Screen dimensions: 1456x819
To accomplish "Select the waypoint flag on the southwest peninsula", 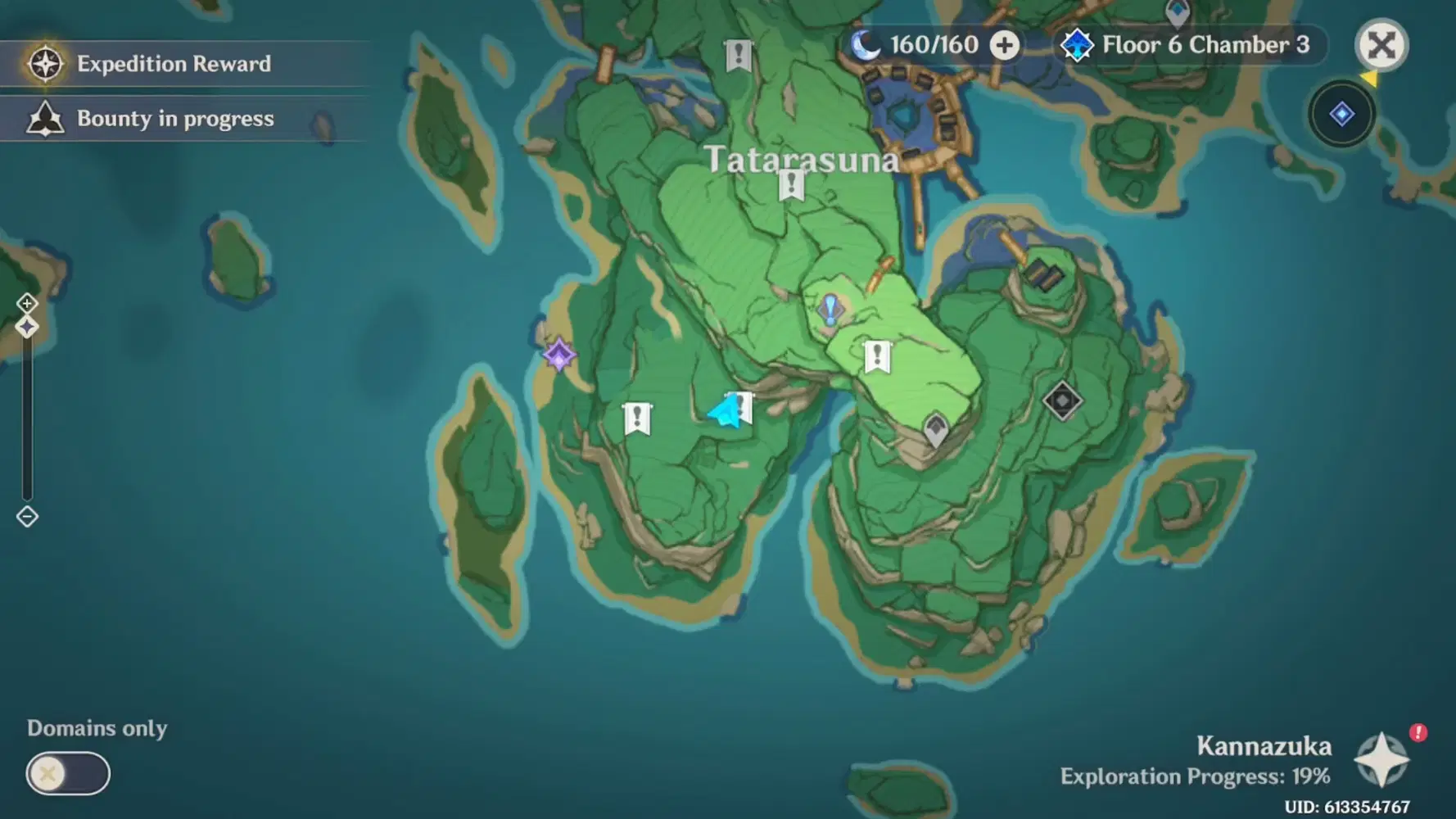I will tap(640, 419).
